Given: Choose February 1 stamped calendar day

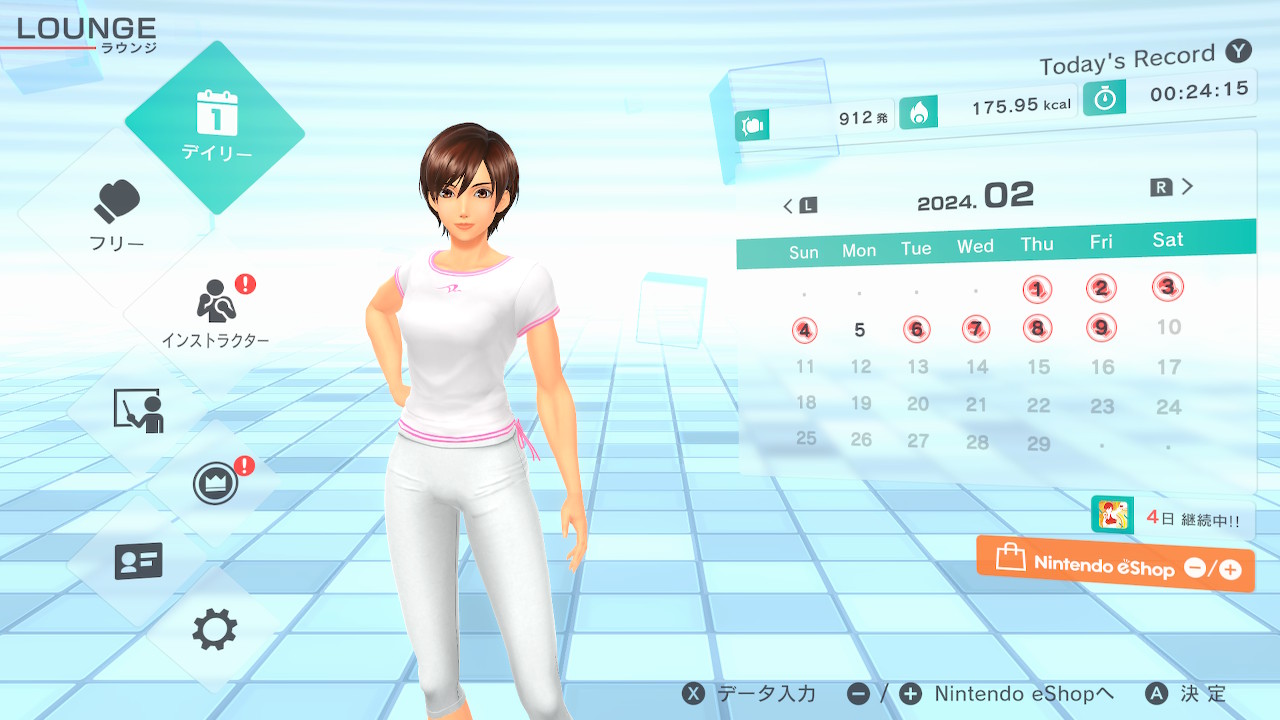Looking at the screenshot, I should (x=1038, y=290).
